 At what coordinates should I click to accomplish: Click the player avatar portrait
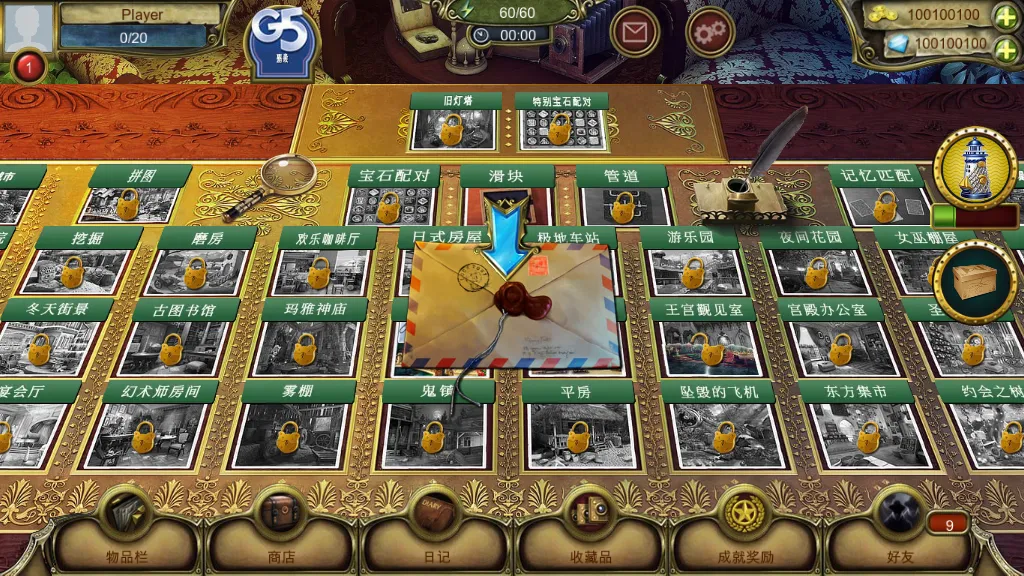[x=28, y=26]
